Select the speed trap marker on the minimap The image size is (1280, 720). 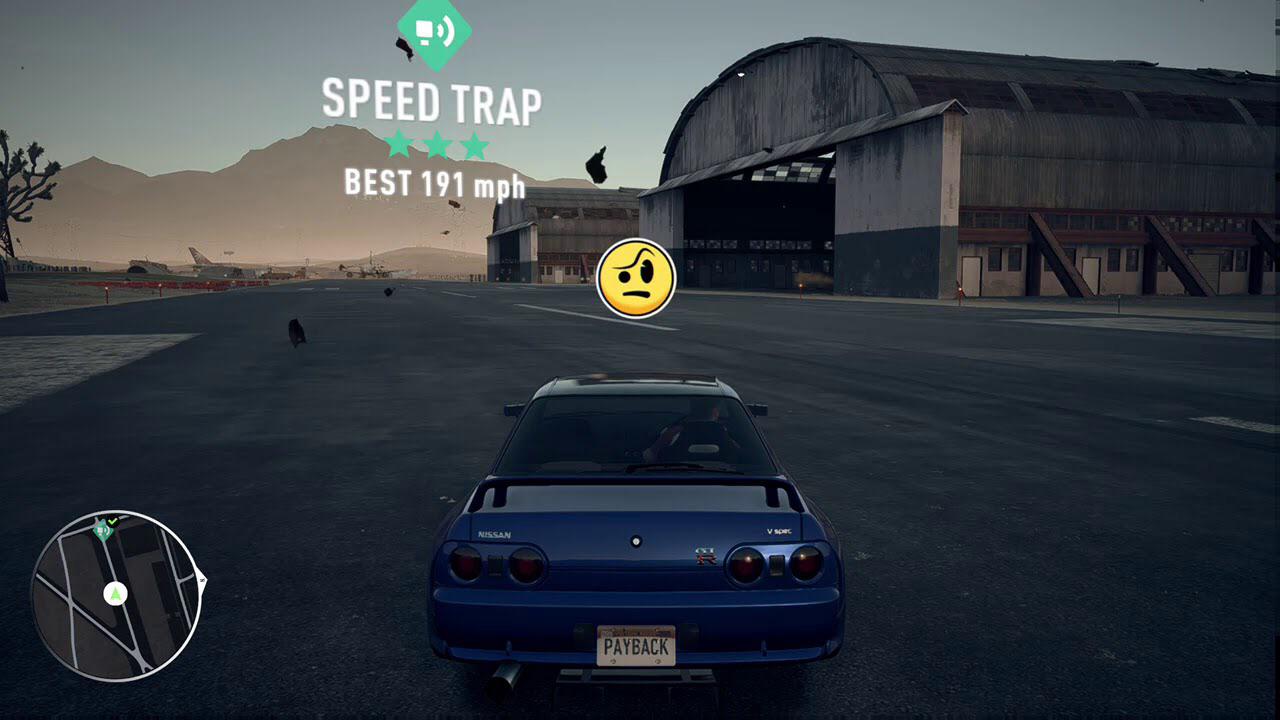[102, 530]
